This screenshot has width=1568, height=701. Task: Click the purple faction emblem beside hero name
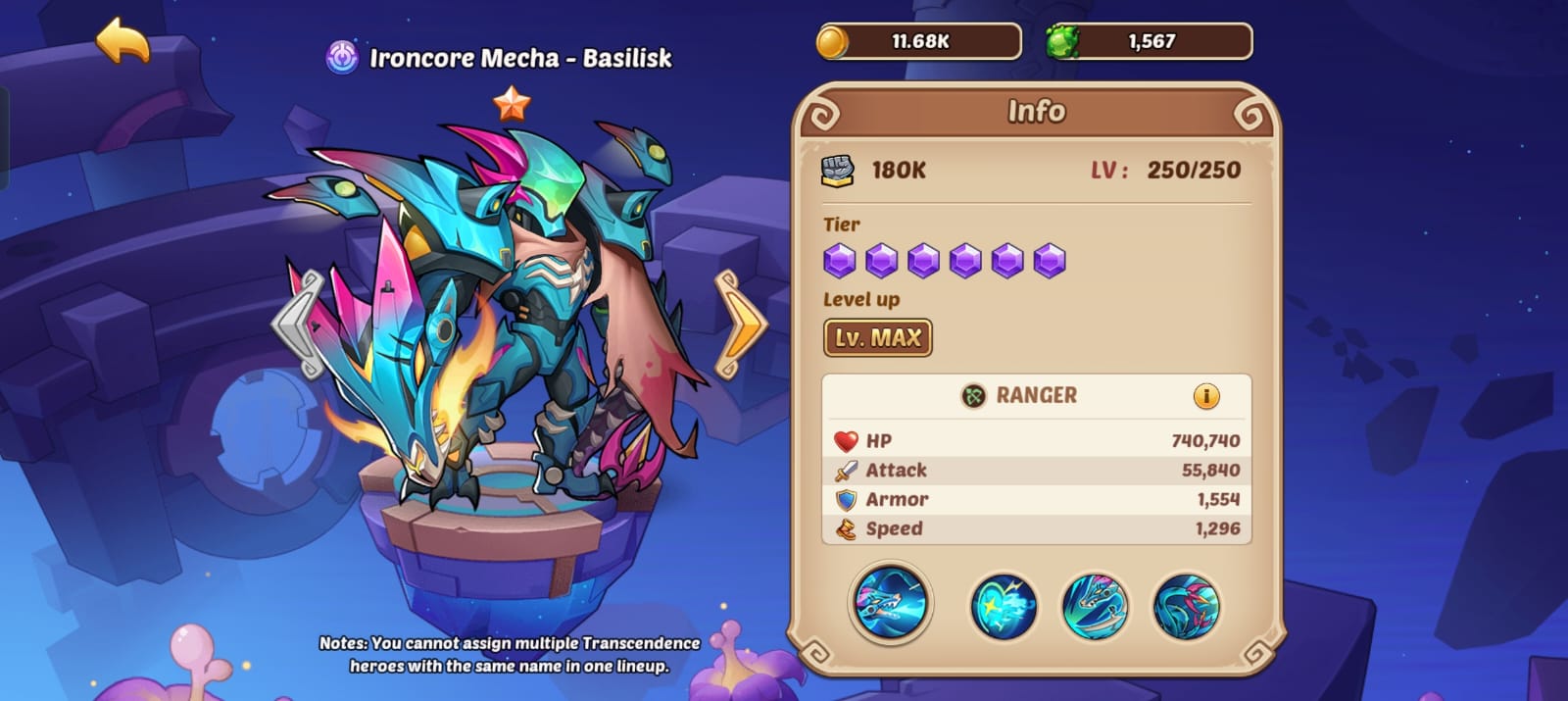[342, 58]
